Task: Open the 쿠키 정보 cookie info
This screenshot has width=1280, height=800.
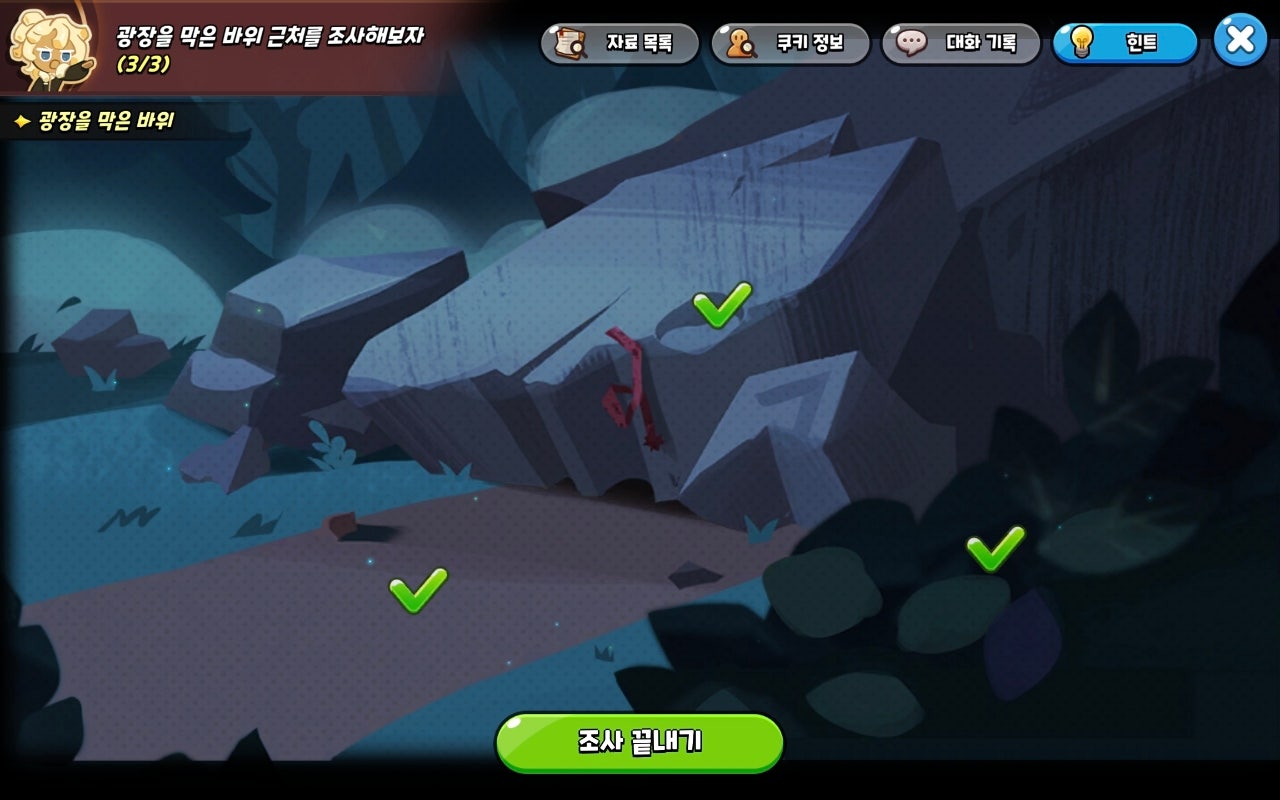Action: [790, 43]
